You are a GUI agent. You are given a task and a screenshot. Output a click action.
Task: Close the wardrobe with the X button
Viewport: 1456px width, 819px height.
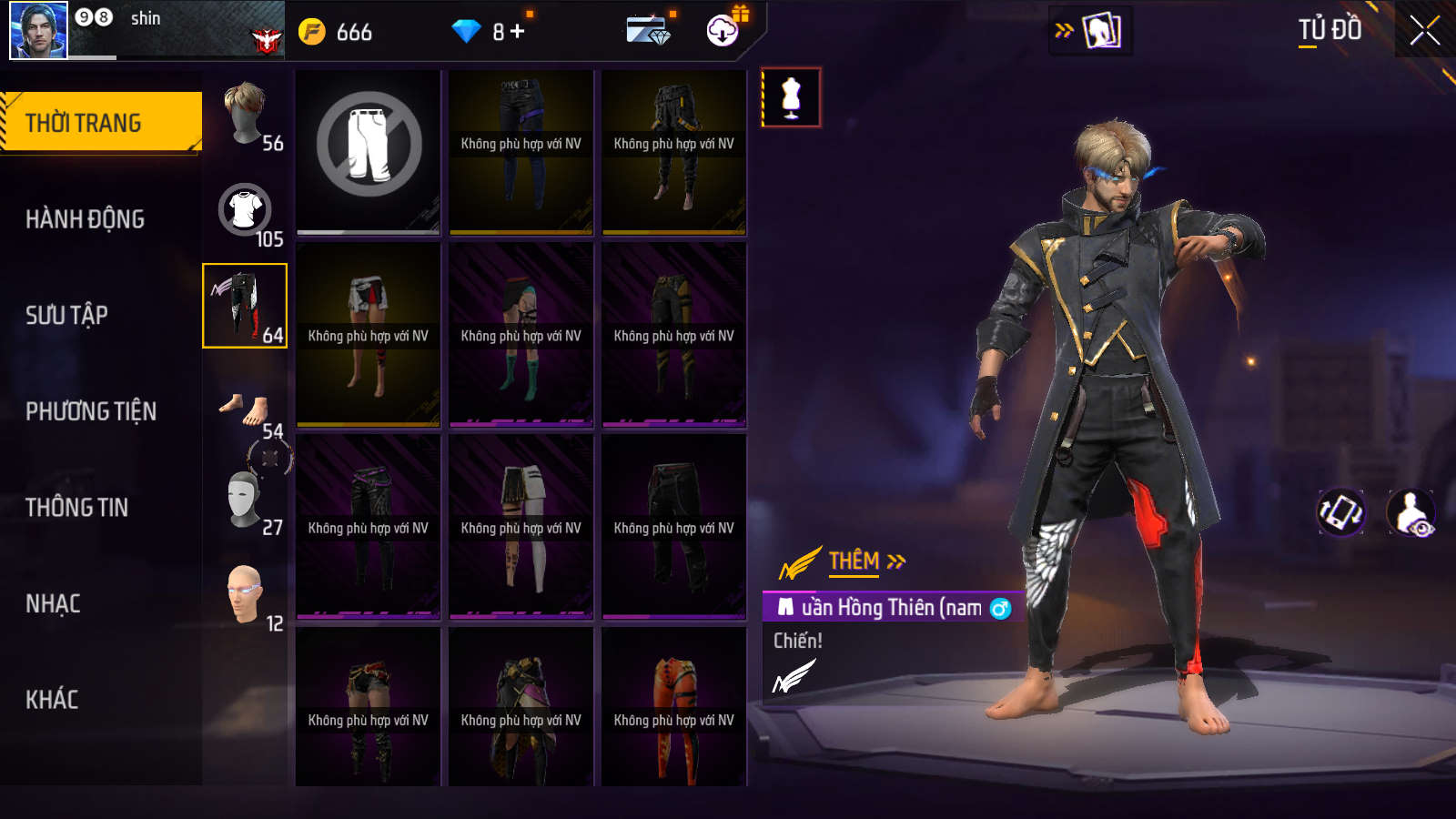1424,30
